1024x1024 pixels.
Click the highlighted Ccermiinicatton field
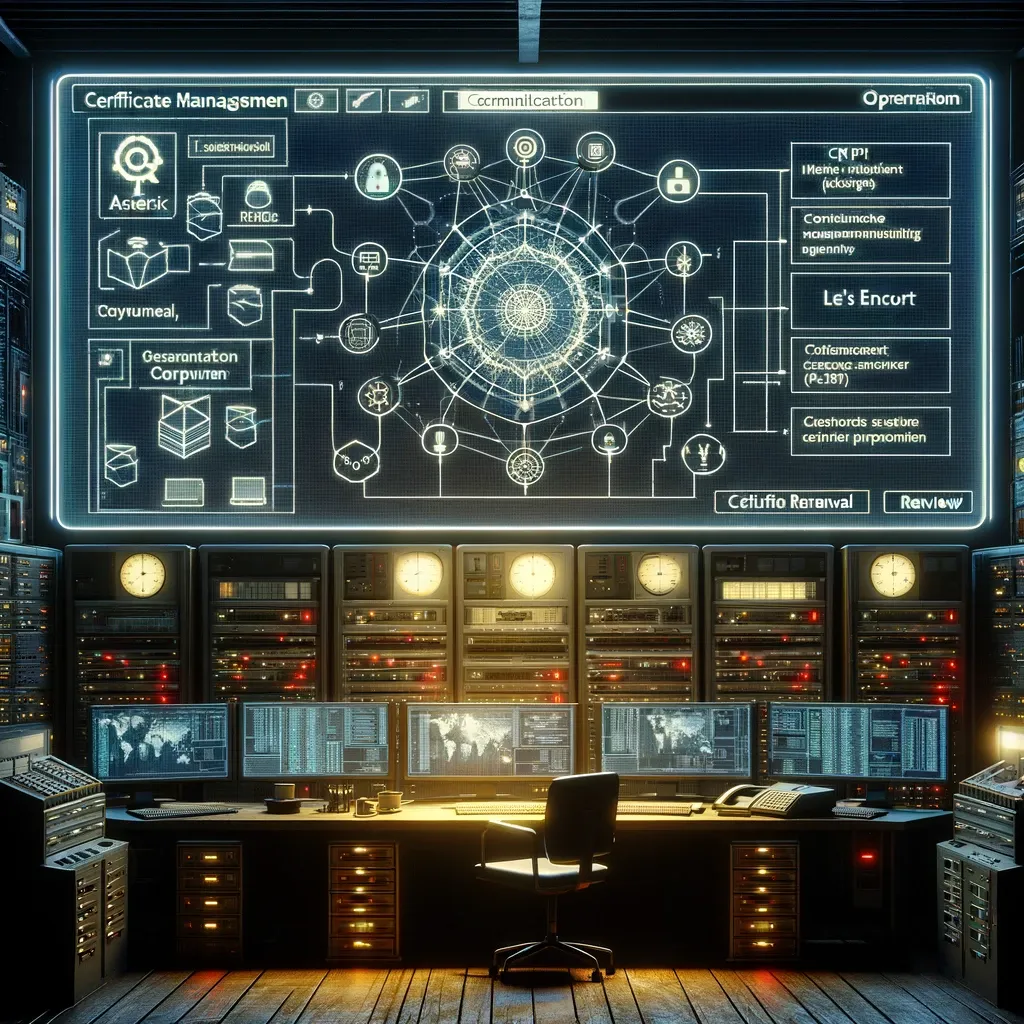coord(526,100)
